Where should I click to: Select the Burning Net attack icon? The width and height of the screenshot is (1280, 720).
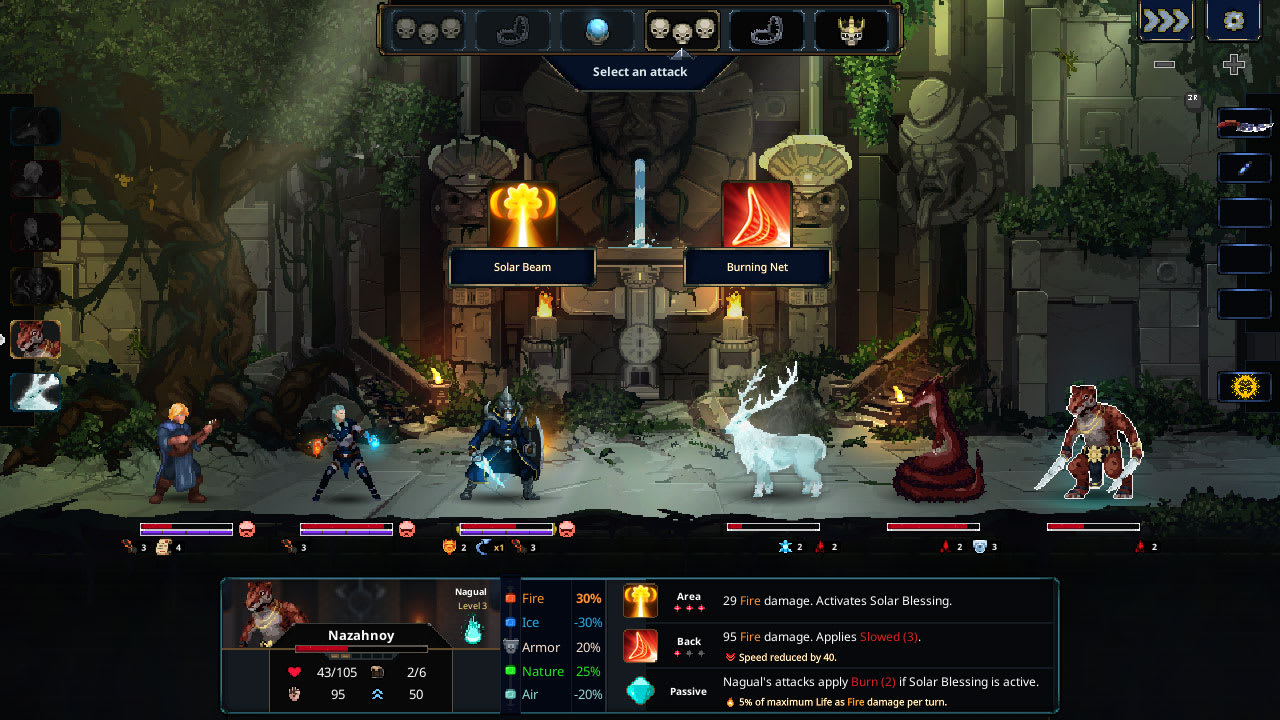pyautogui.click(x=757, y=213)
